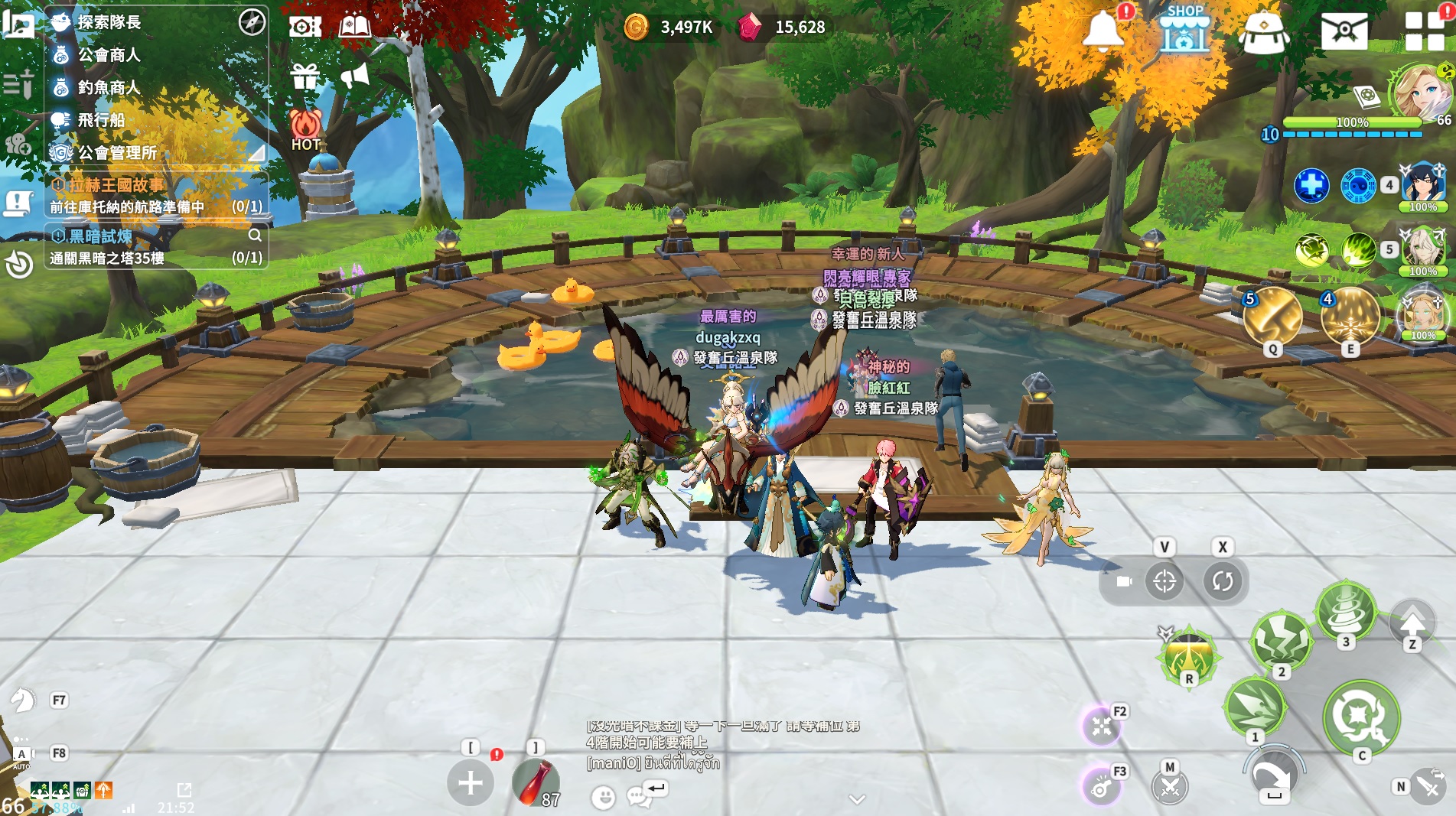Viewport: 1456px width, 816px height.
Task: Track the 拉赫王國故事 quest
Action: [x=115, y=185]
